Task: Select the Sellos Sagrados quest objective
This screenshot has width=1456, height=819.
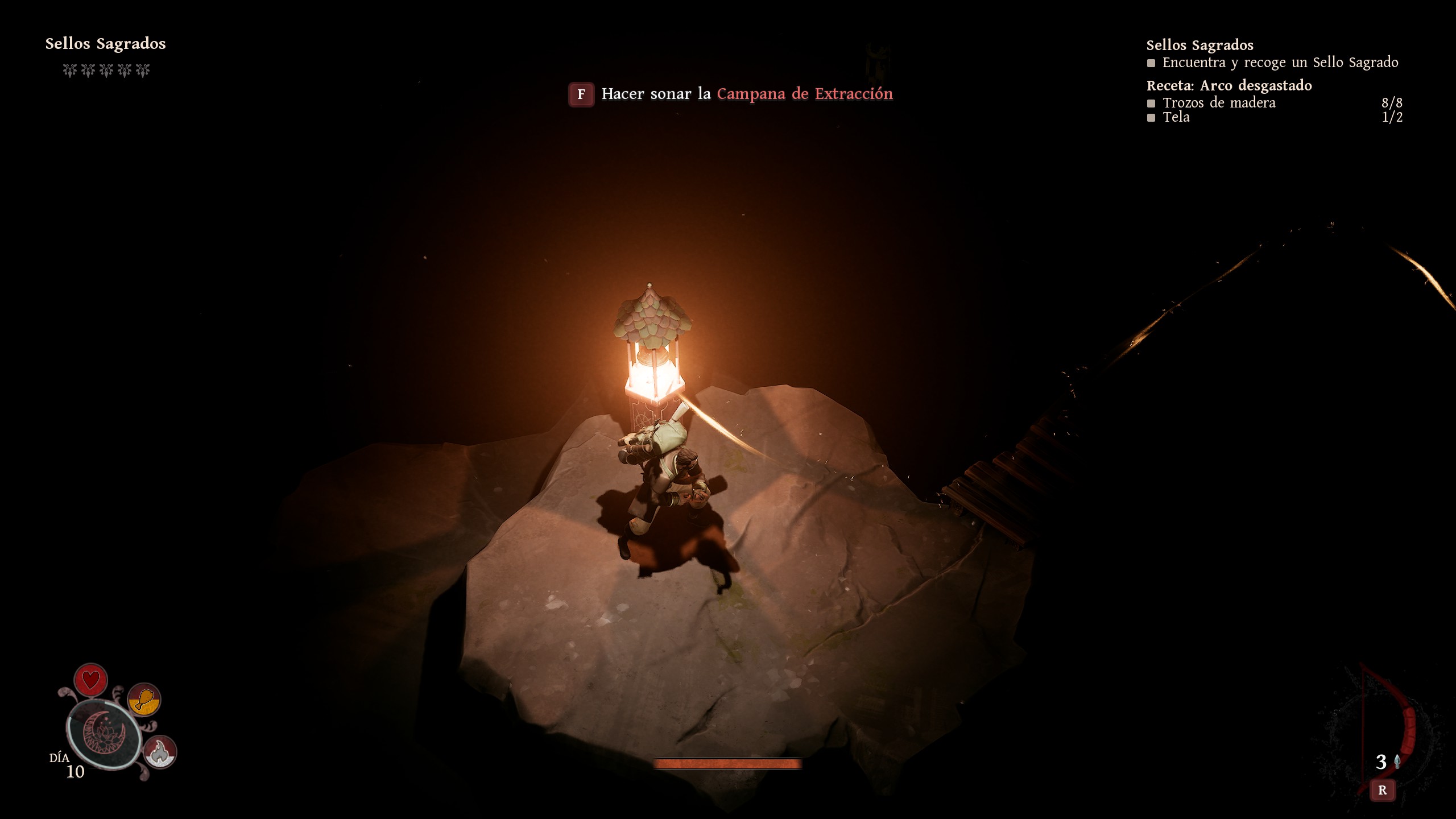Action: click(1280, 63)
